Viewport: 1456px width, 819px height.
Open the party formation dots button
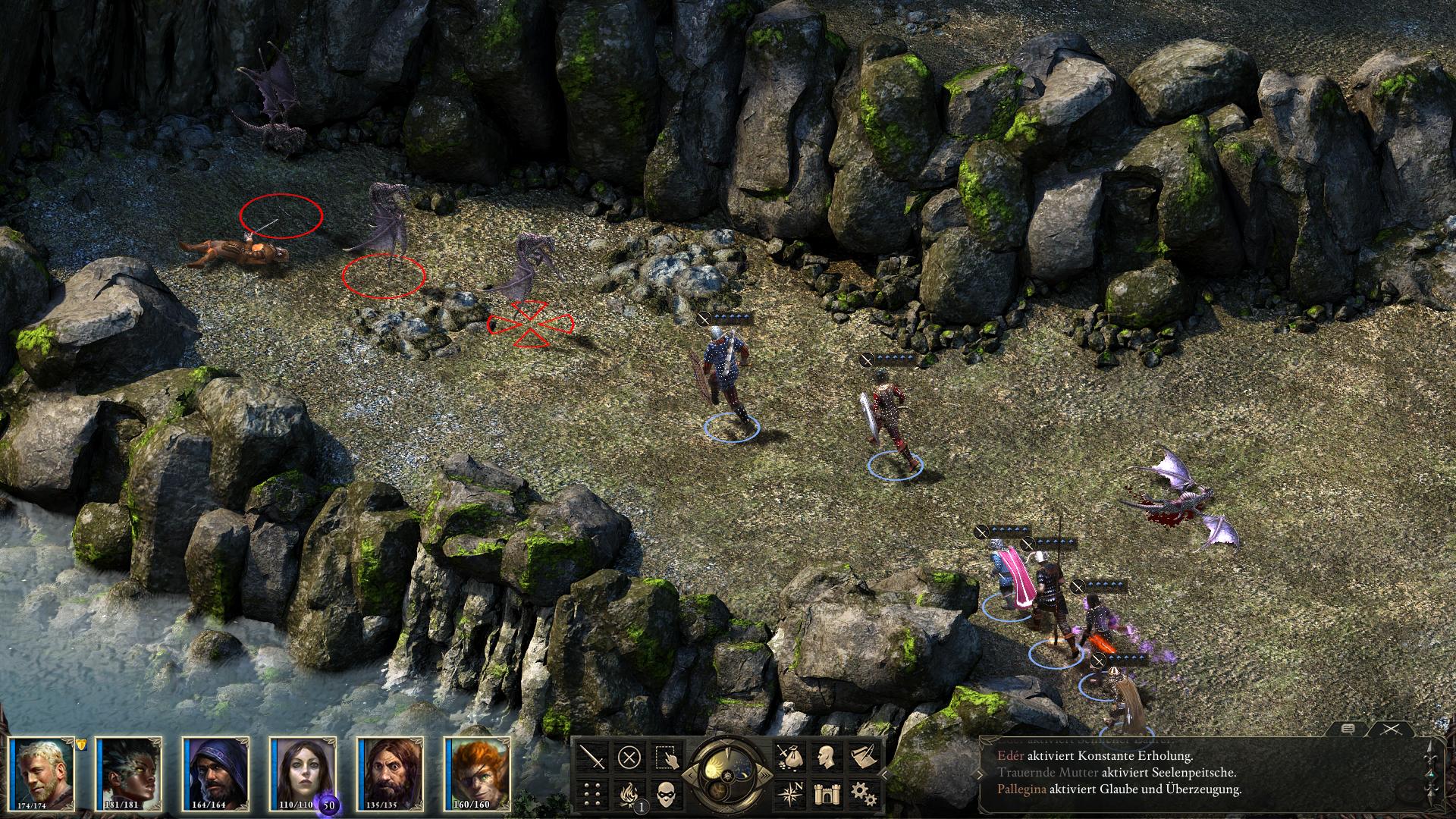click(592, 794)
